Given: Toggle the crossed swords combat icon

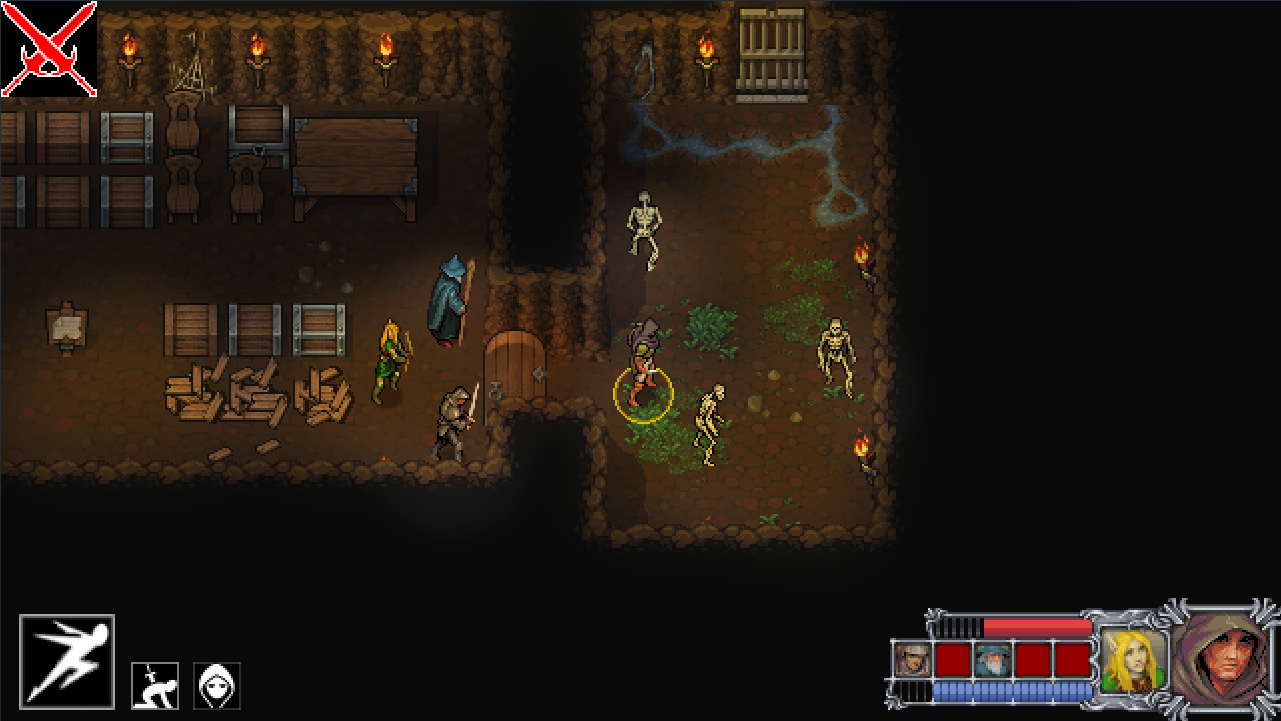Looking at the screenshot, I should pyautogui.click(x=49, y=50).
